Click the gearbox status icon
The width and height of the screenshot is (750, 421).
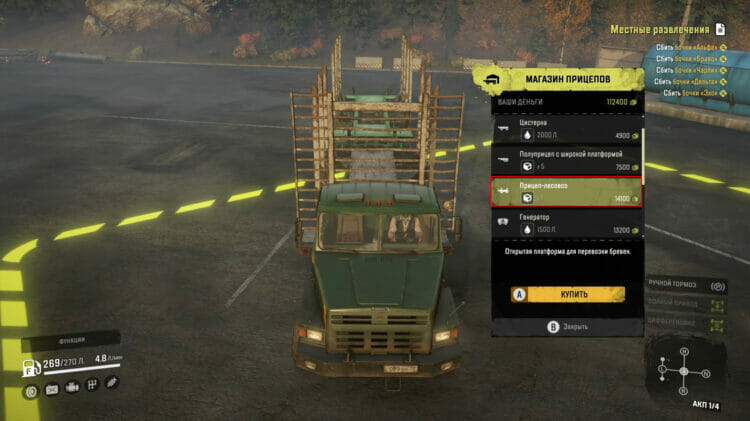tap(91, 389)
